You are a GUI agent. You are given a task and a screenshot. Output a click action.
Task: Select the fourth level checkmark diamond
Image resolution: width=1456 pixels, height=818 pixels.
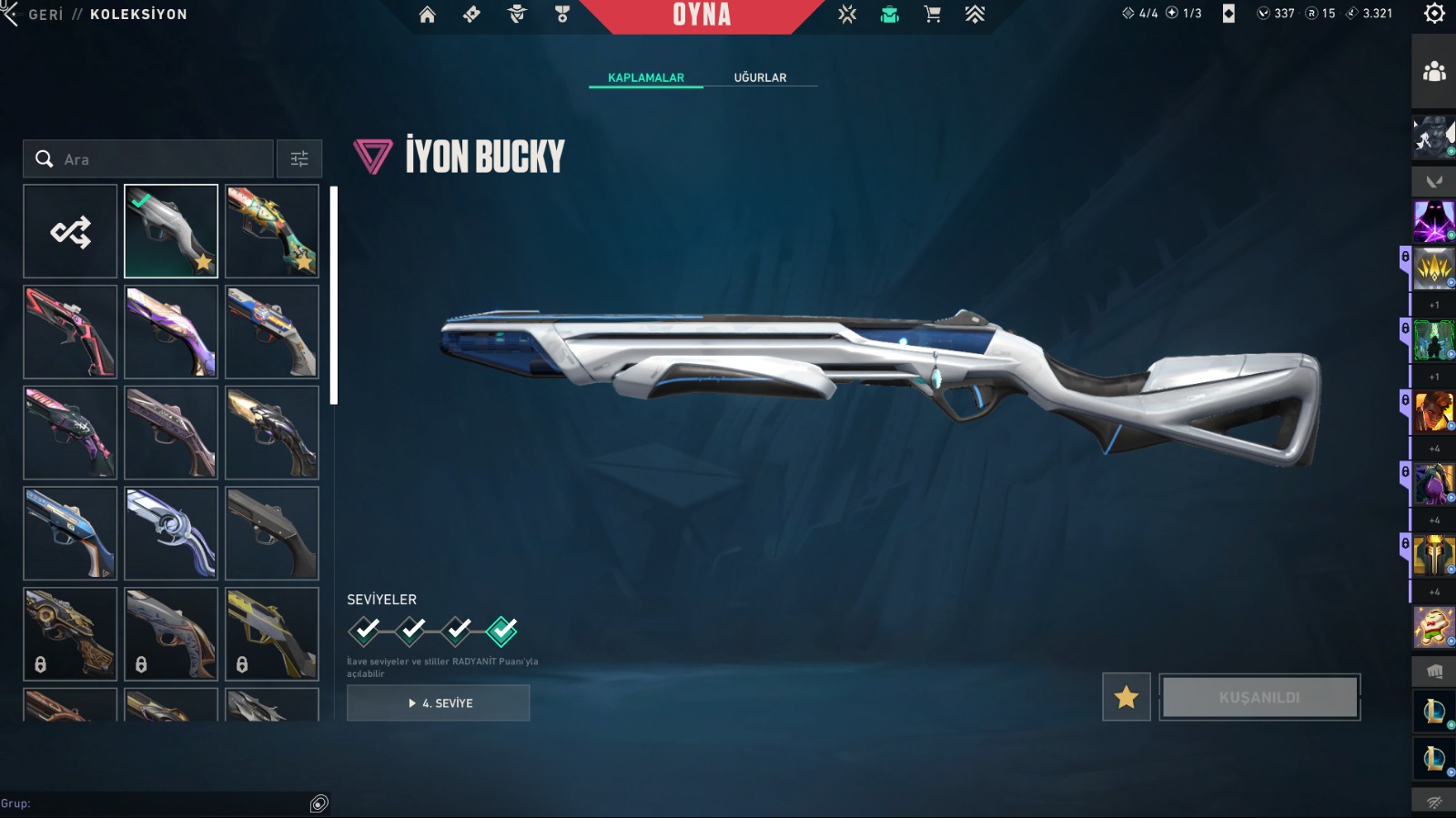501,630
